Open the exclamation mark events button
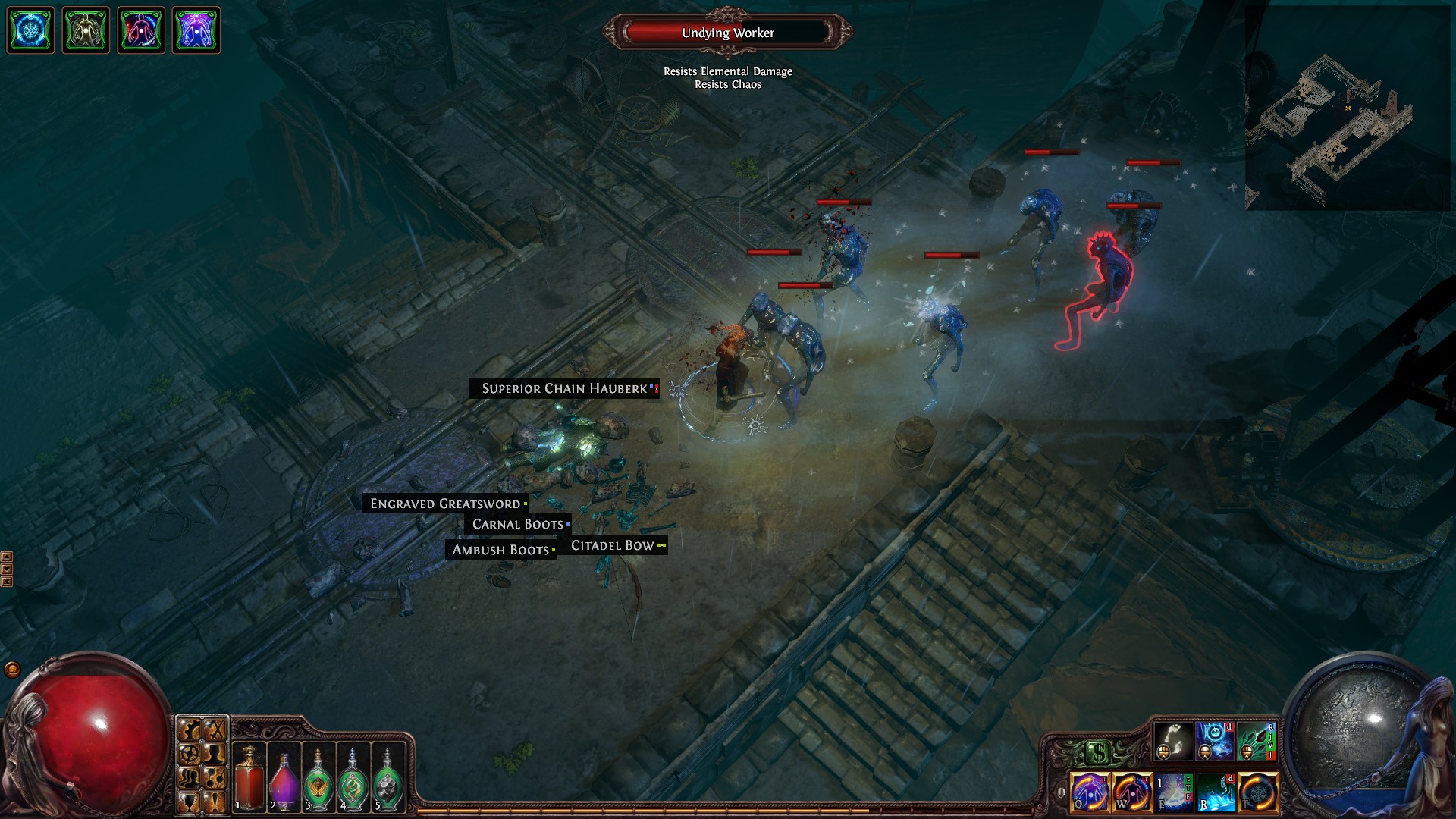The image size is (1456, 819). [x=216, y=801]
